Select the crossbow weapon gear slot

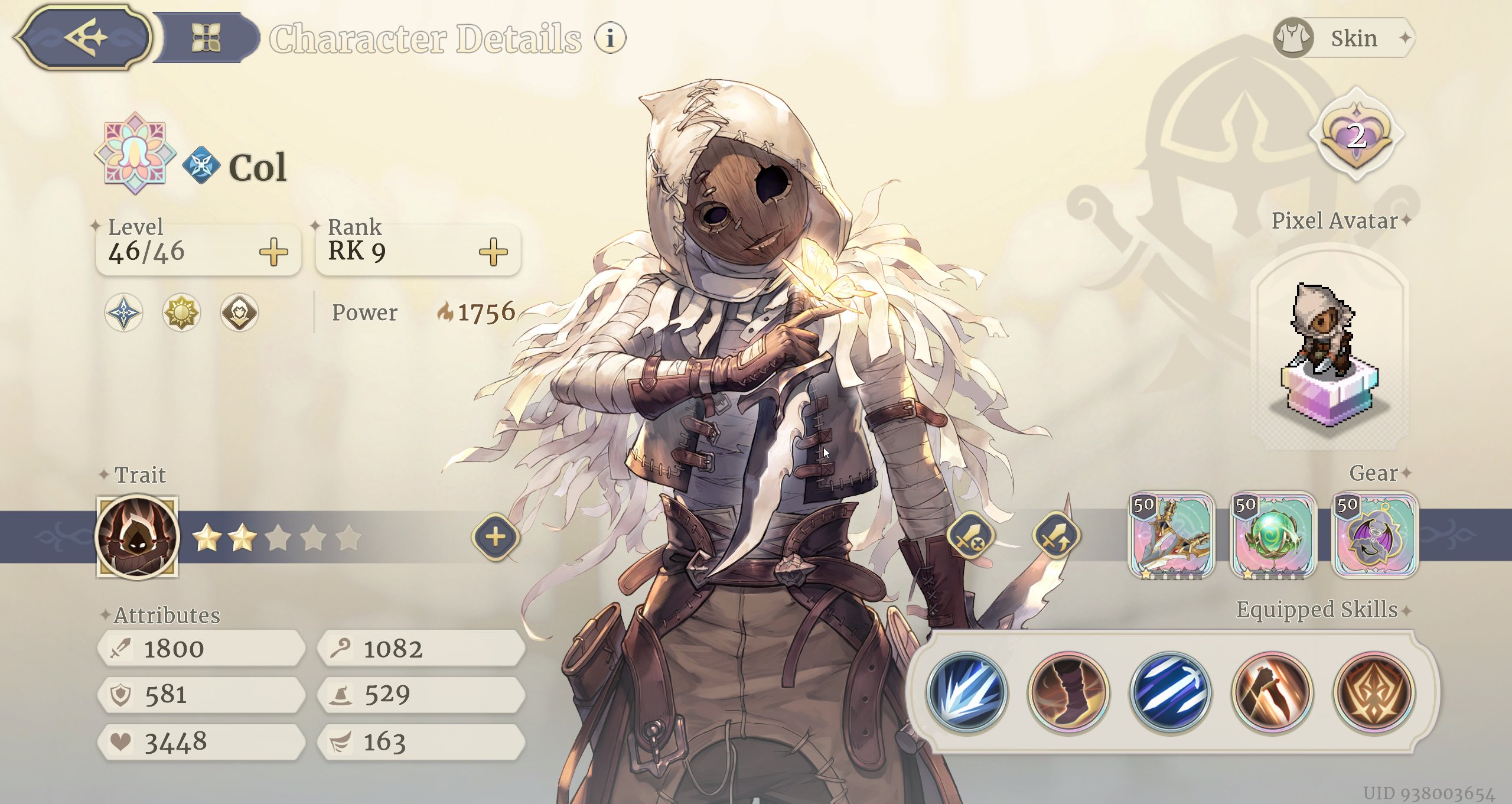pos(1171,536)
